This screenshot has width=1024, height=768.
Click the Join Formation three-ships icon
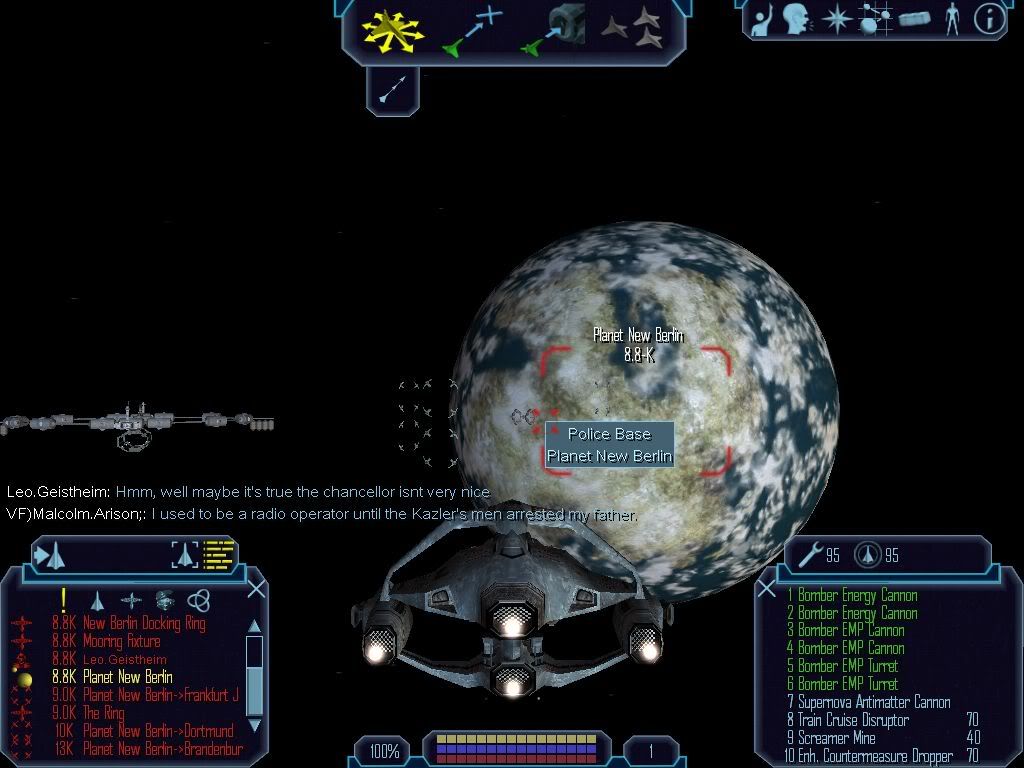[632, 30]
